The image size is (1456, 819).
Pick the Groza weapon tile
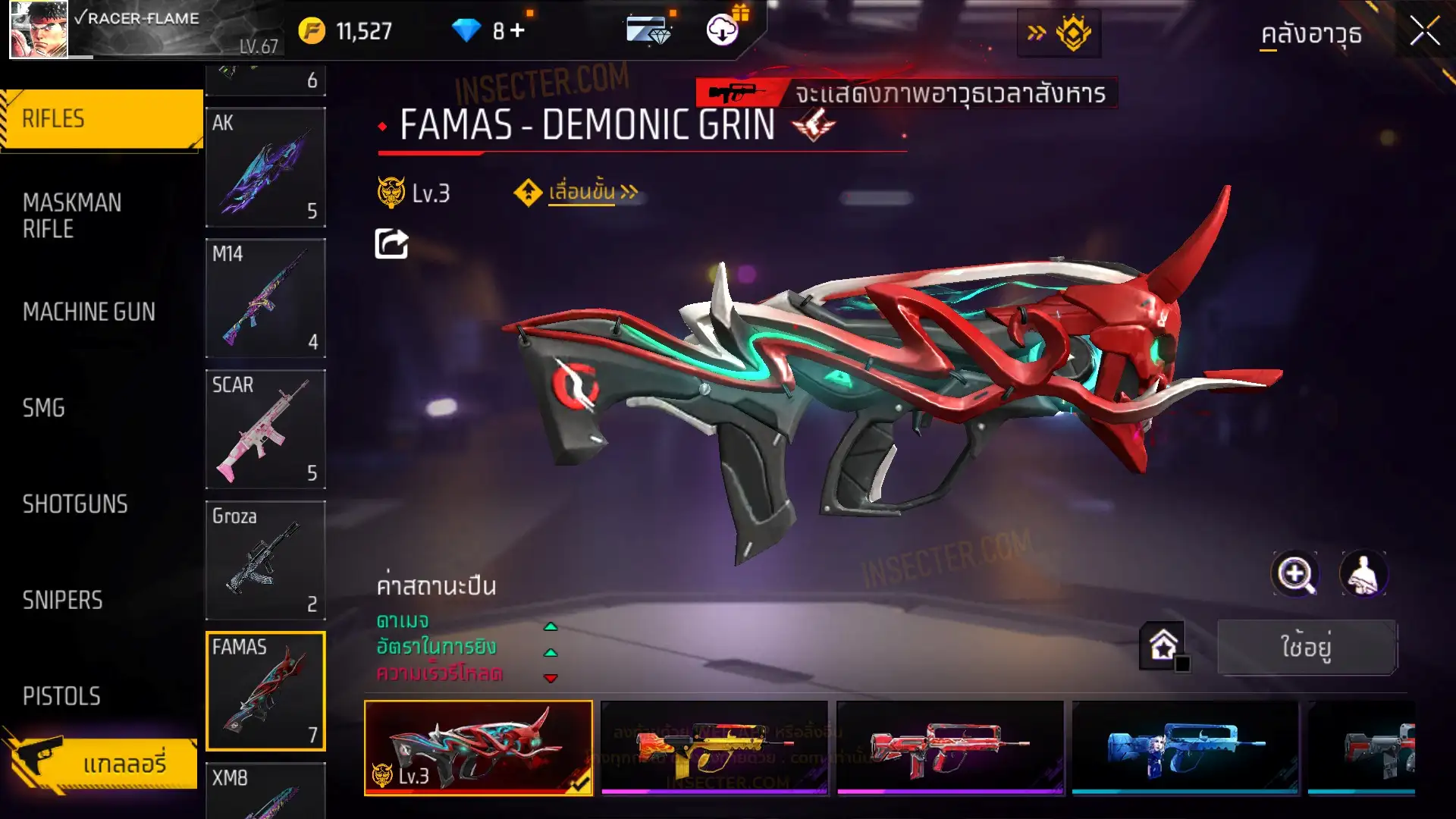coord(265,560)
